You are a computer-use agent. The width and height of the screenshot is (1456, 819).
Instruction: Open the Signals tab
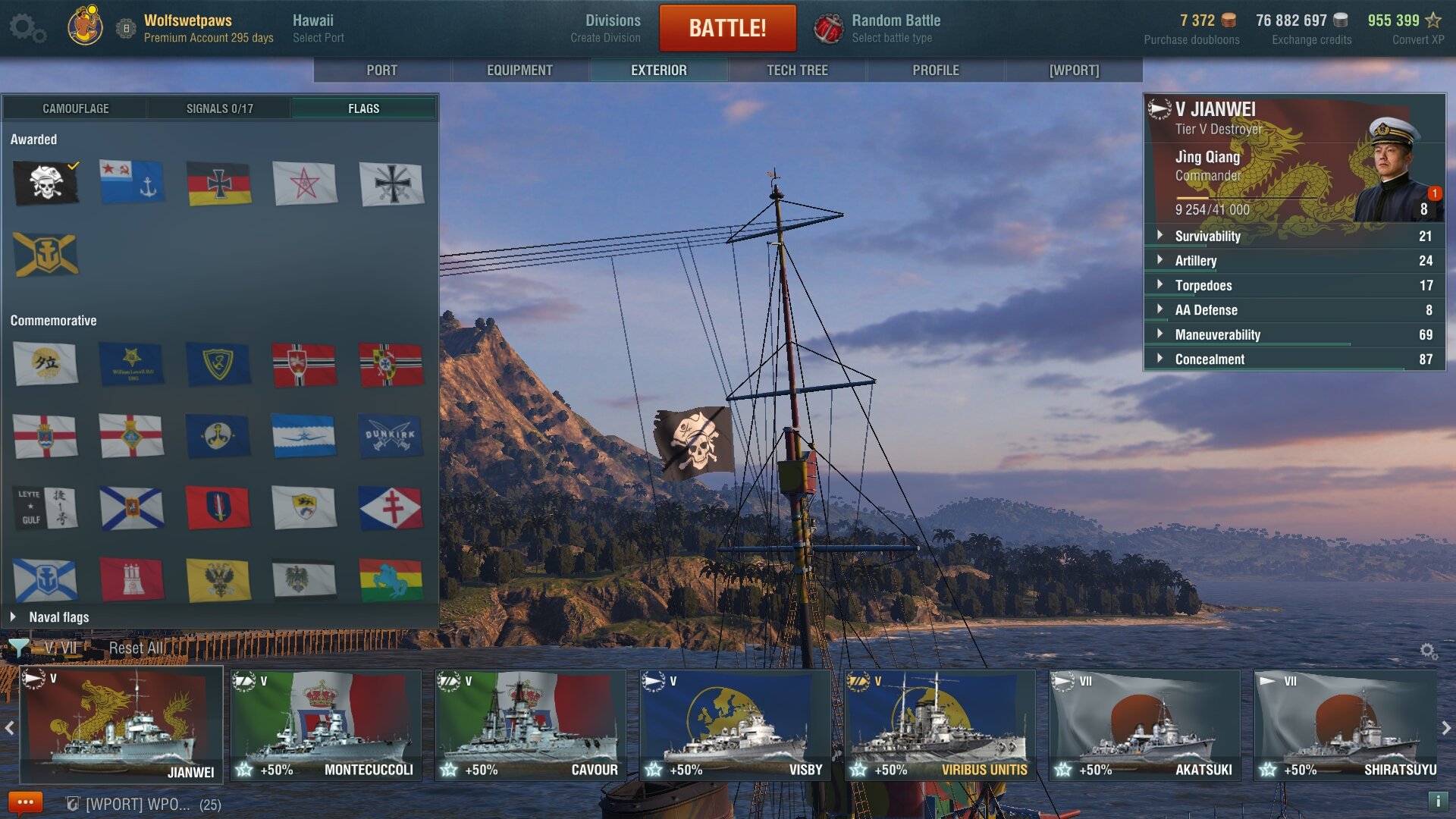(219, 108)
